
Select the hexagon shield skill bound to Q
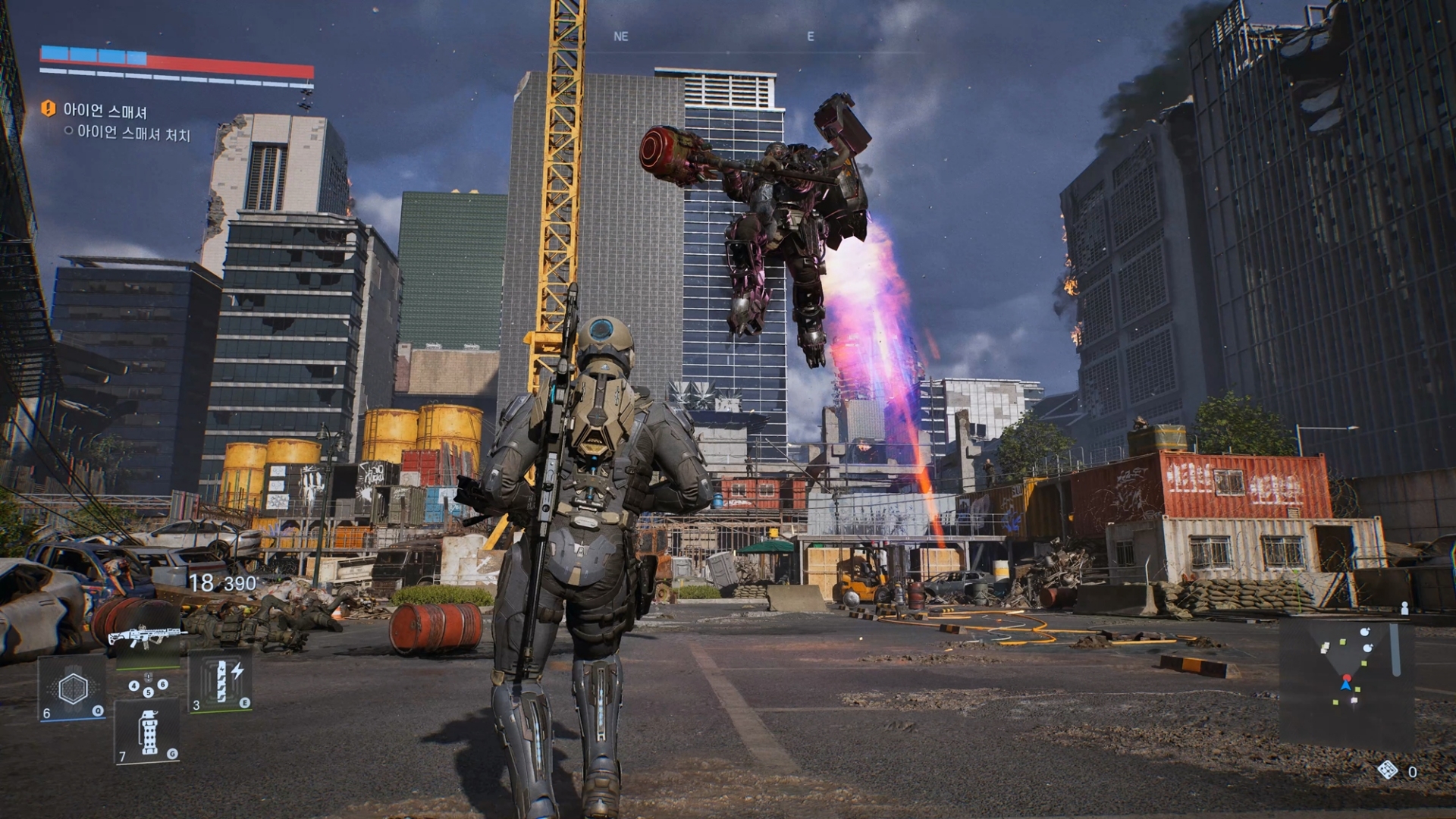tap(73, 688)
